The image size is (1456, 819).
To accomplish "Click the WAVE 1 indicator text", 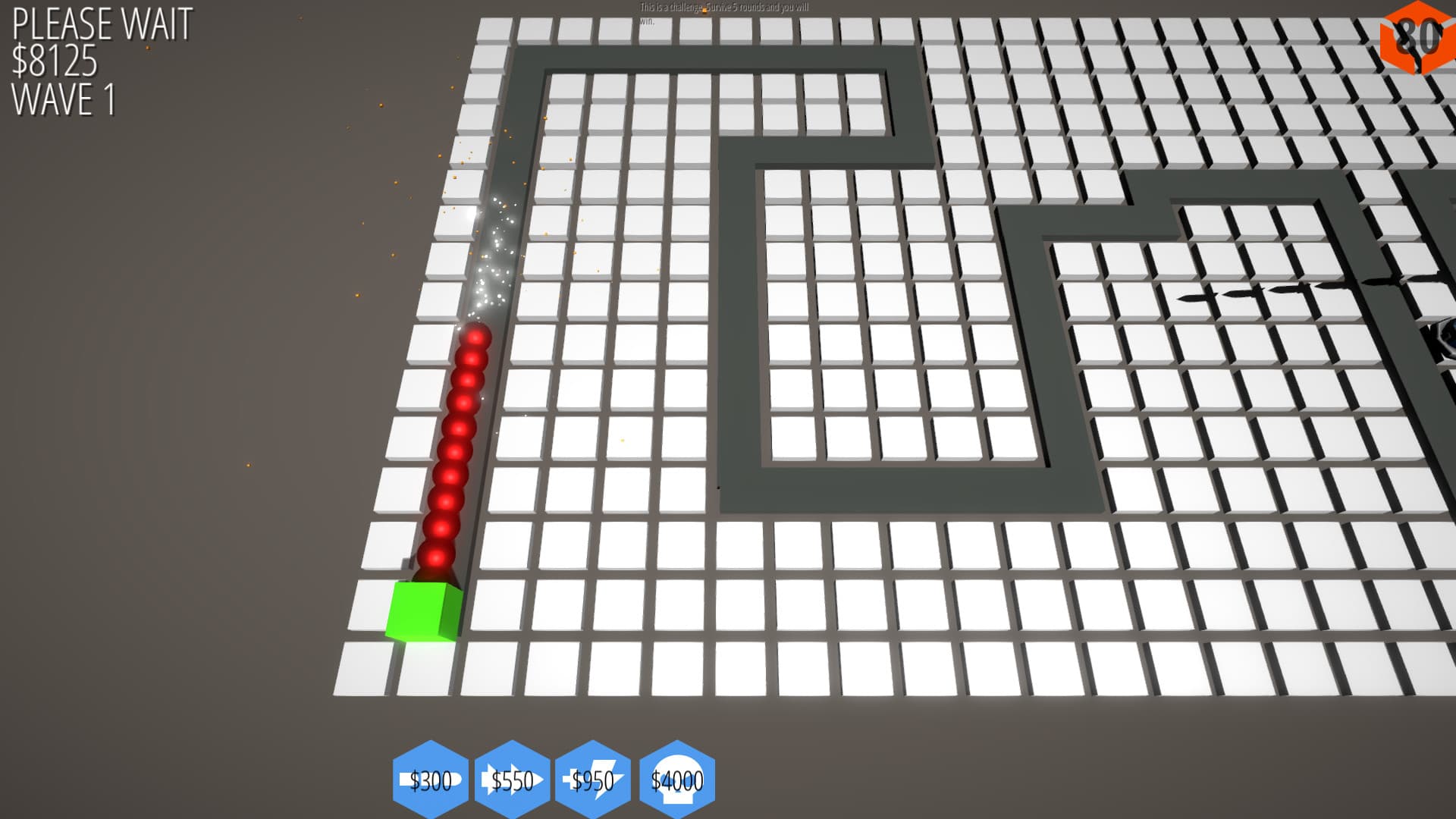I will pyautogui.click(x=64, y=99).
